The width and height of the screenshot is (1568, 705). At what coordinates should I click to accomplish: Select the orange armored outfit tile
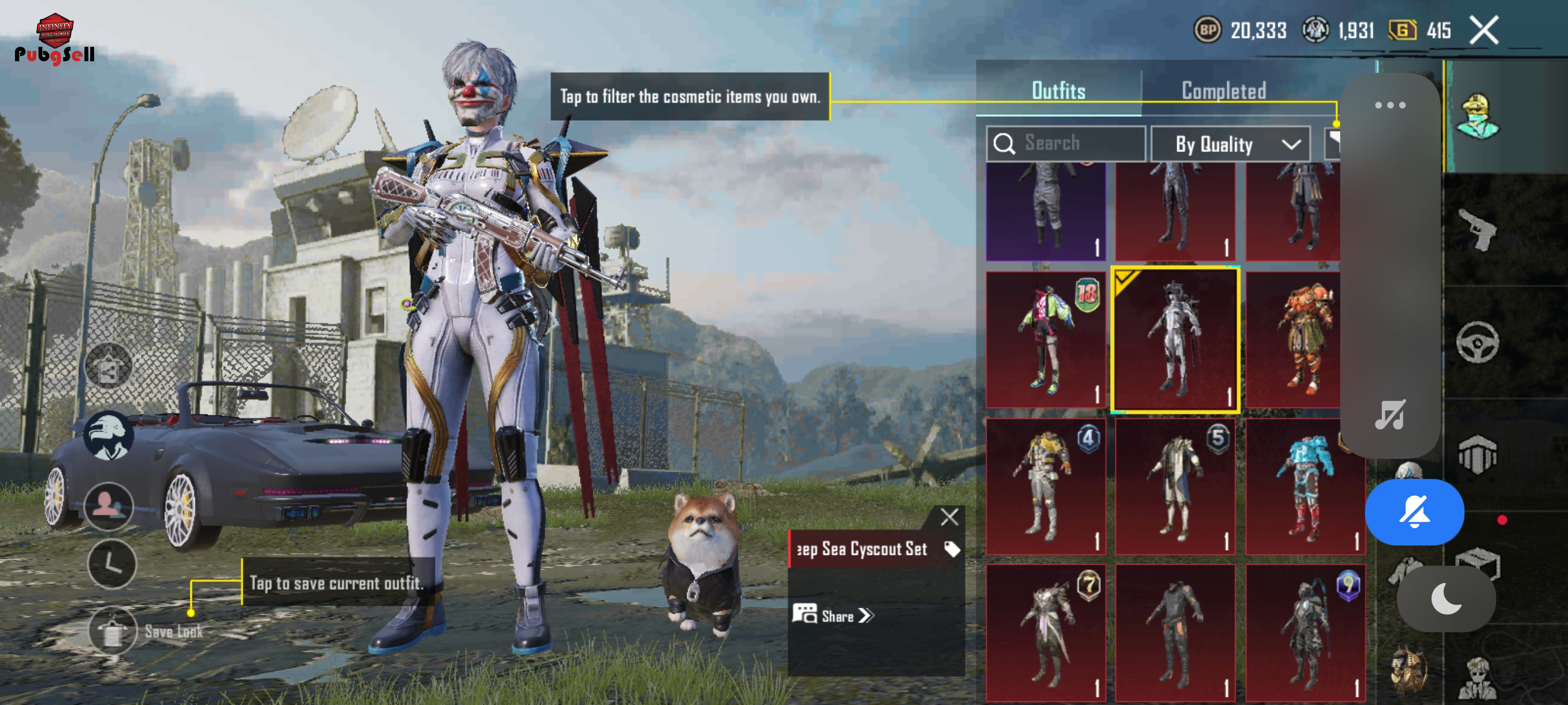1293,339
